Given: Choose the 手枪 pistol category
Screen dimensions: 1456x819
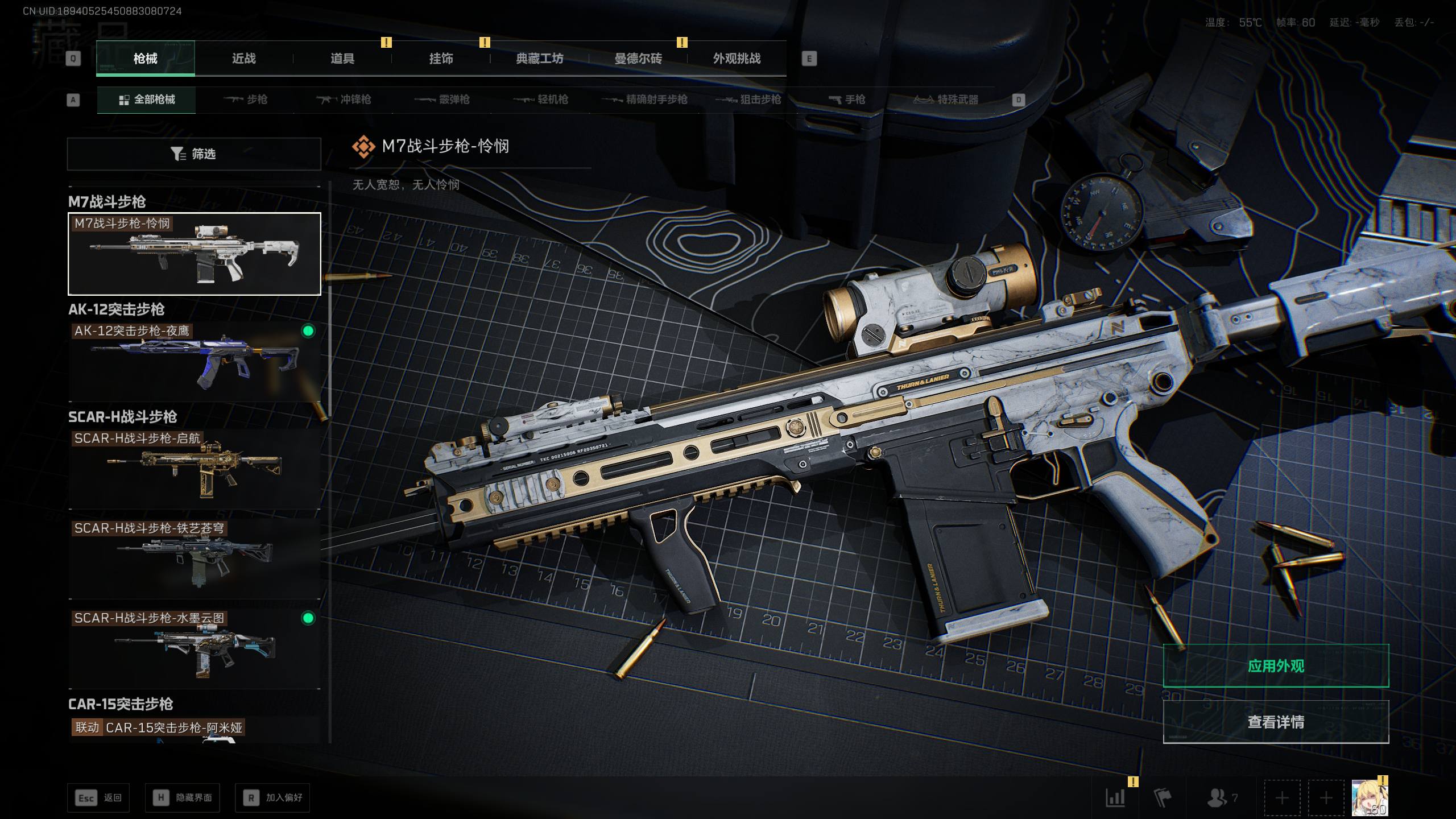Looking at the screenshot, I should 846,100.
